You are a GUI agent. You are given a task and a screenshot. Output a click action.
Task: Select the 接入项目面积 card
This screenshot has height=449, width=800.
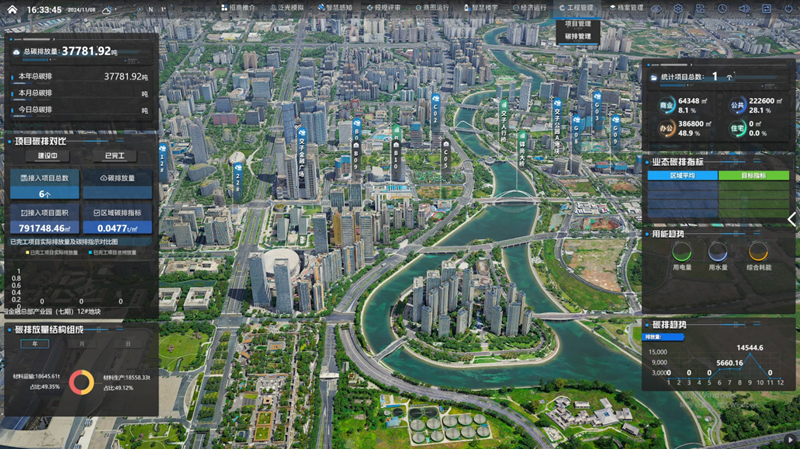44,220
